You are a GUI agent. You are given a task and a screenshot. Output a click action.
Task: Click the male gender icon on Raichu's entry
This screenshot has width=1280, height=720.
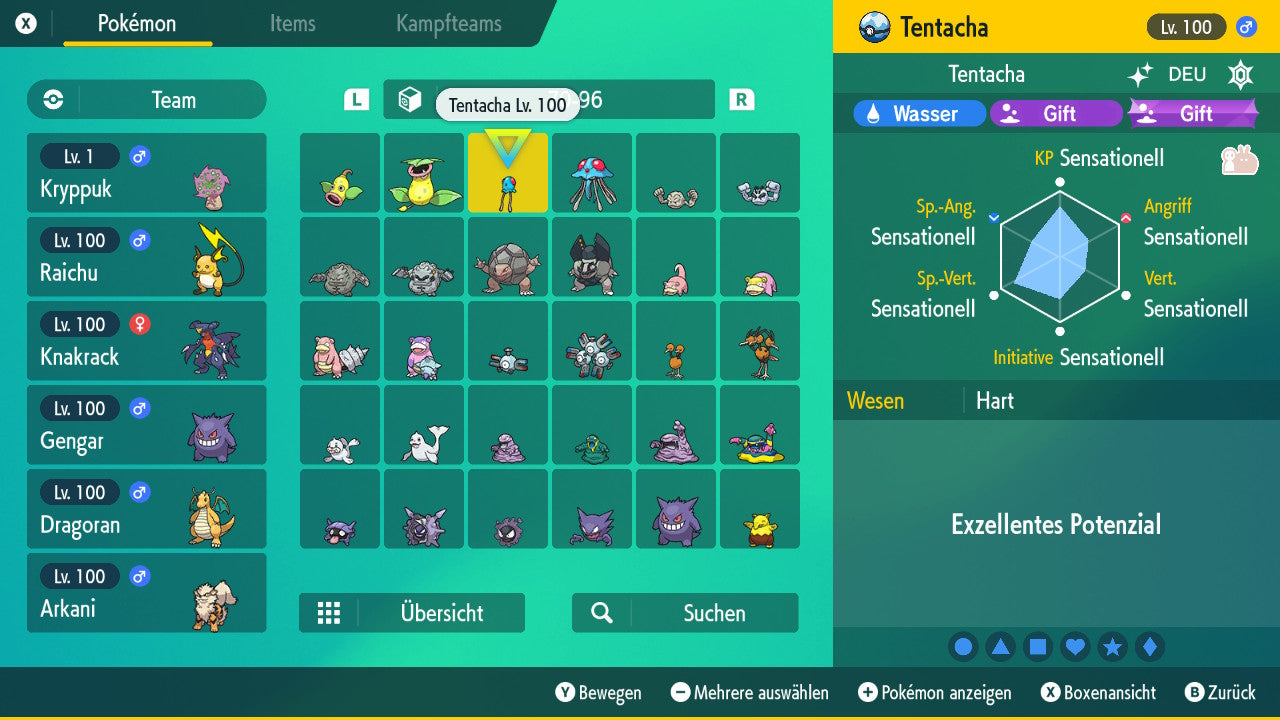point(138,240)
